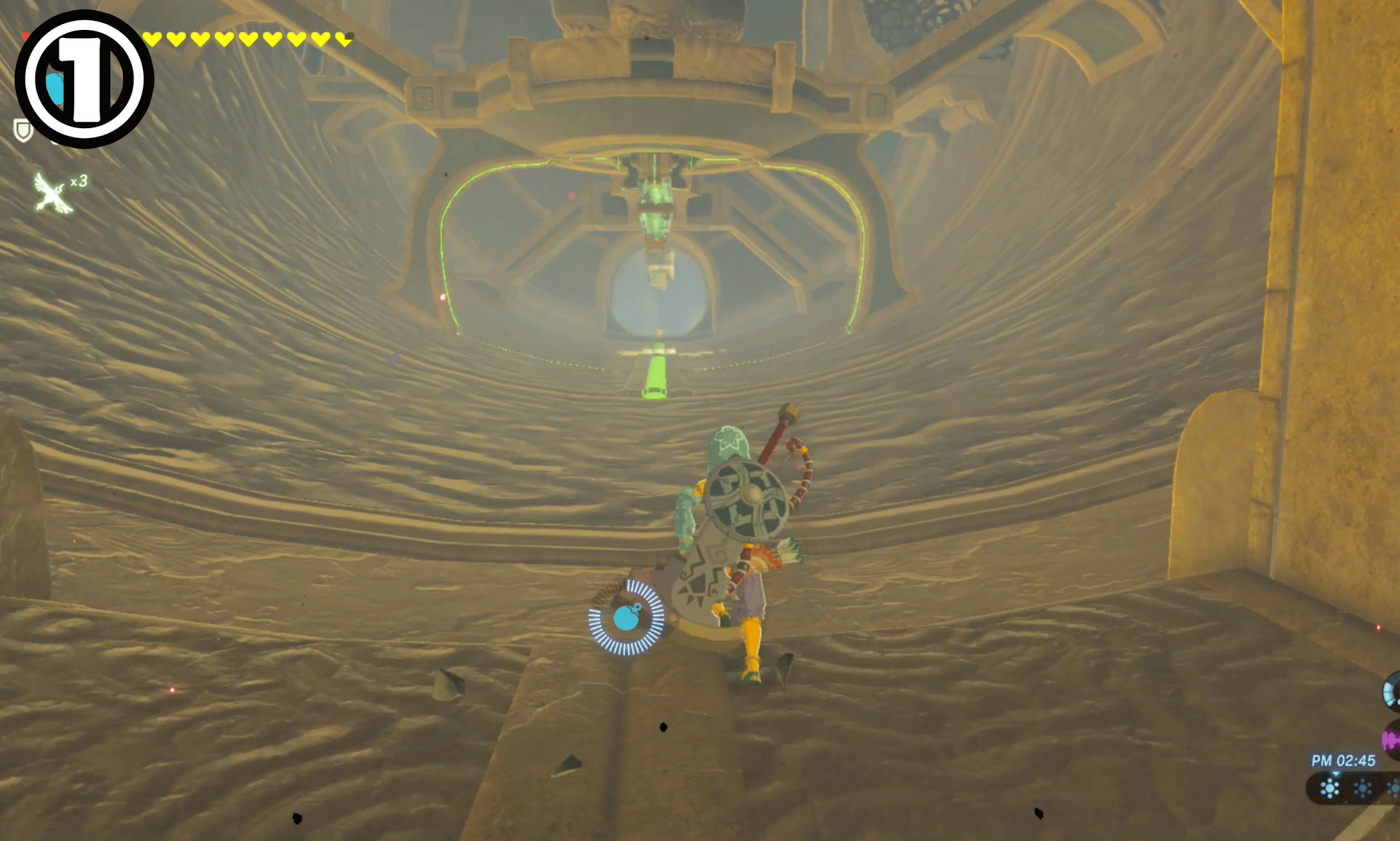Click the shield icon below the hearts
Viewport: 1400px width, 841px height.
point(23,129)
